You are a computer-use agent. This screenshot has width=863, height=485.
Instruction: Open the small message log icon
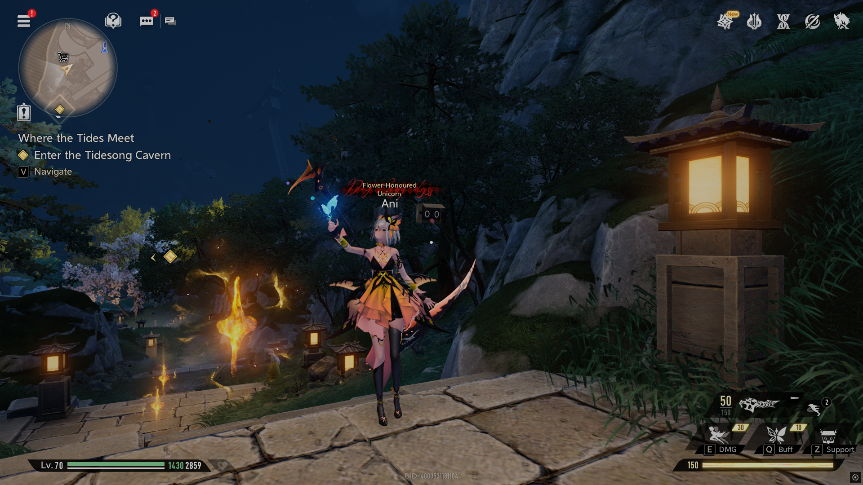click(170, 21)
